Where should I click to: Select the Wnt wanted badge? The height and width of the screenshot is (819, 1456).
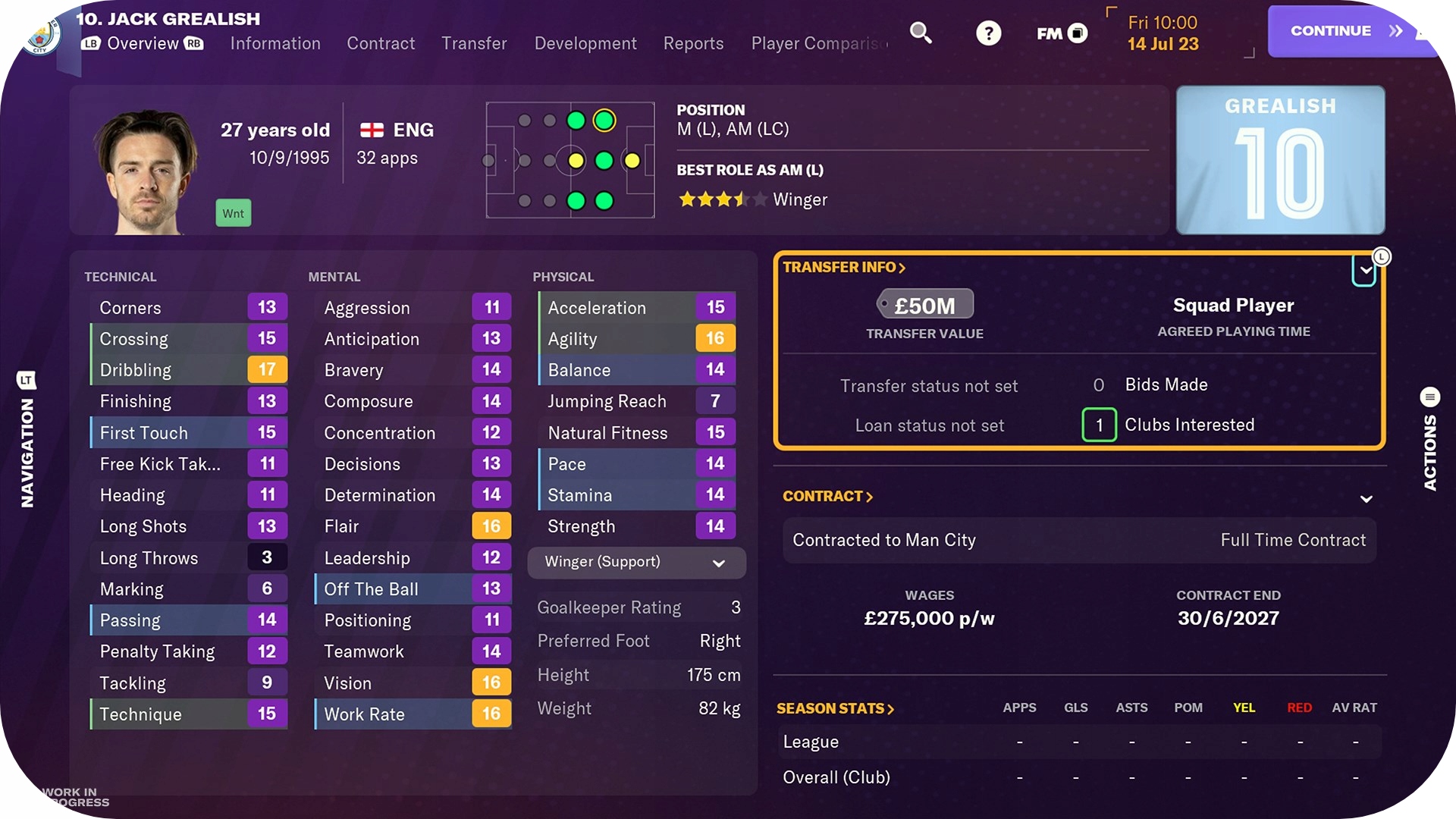[233, 213]
